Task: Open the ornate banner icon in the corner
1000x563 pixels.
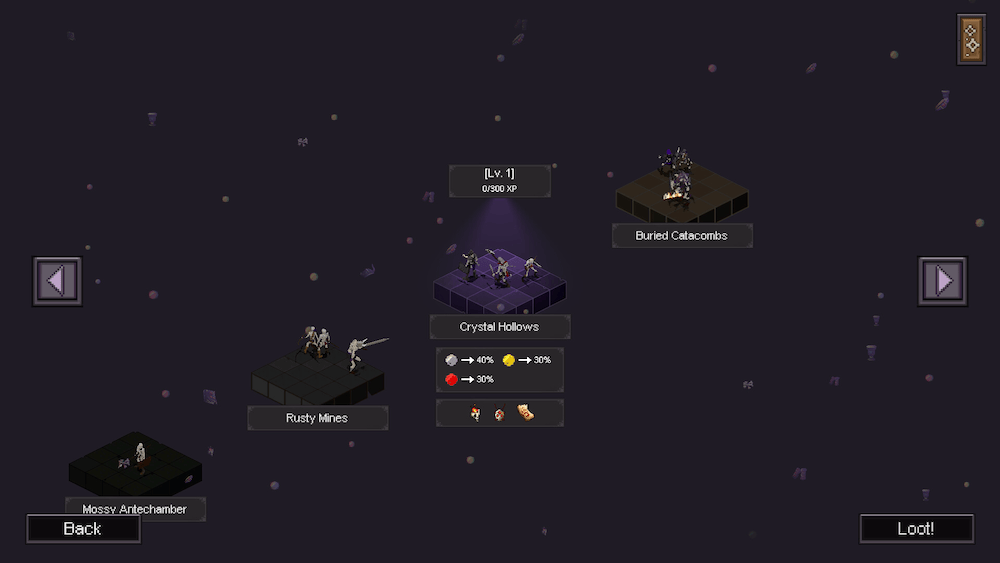Action: [x=971, y=40]
